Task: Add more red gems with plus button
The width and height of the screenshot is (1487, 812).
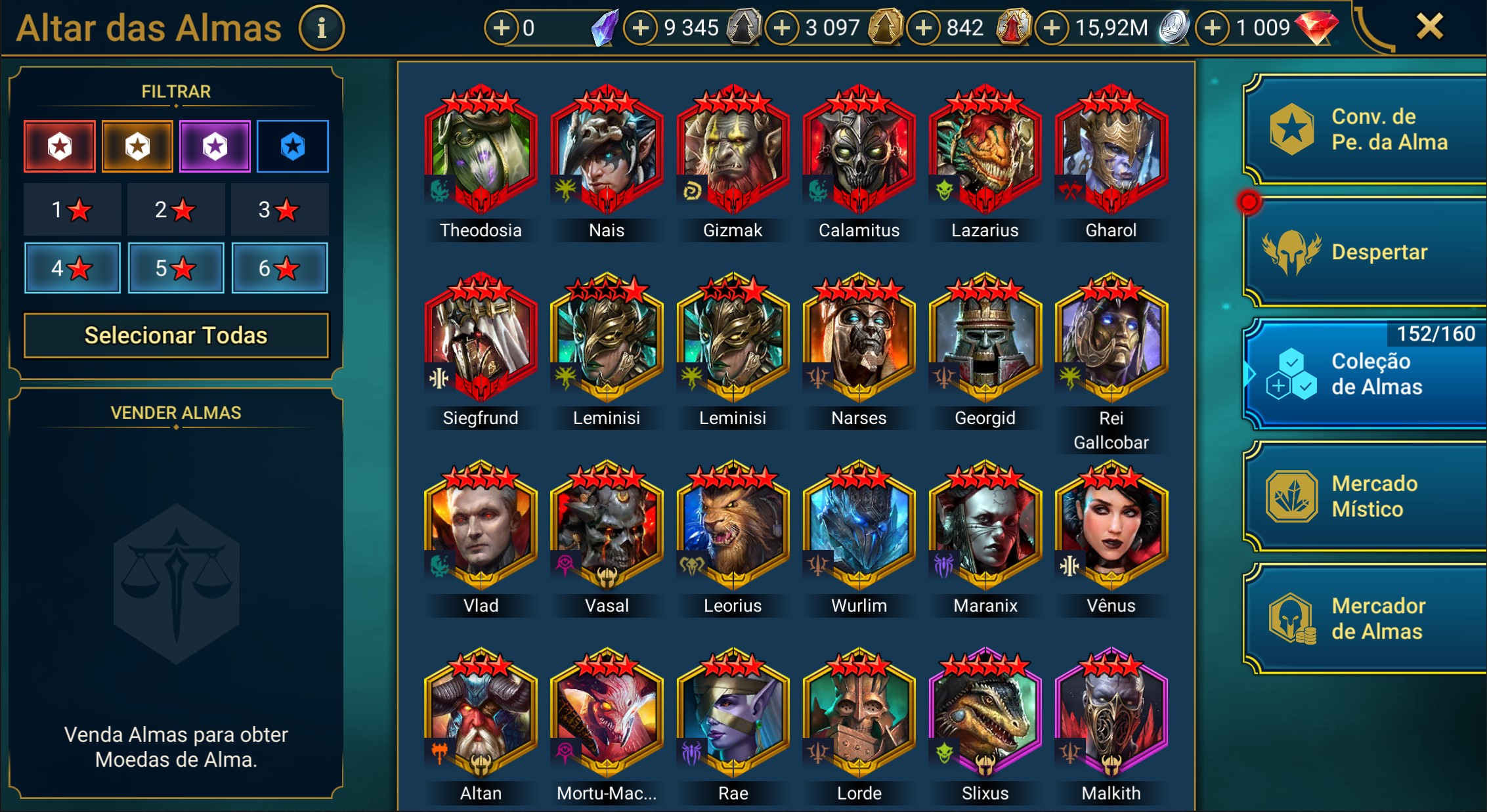Action: pyautogui.click(x=1212, y=28)
